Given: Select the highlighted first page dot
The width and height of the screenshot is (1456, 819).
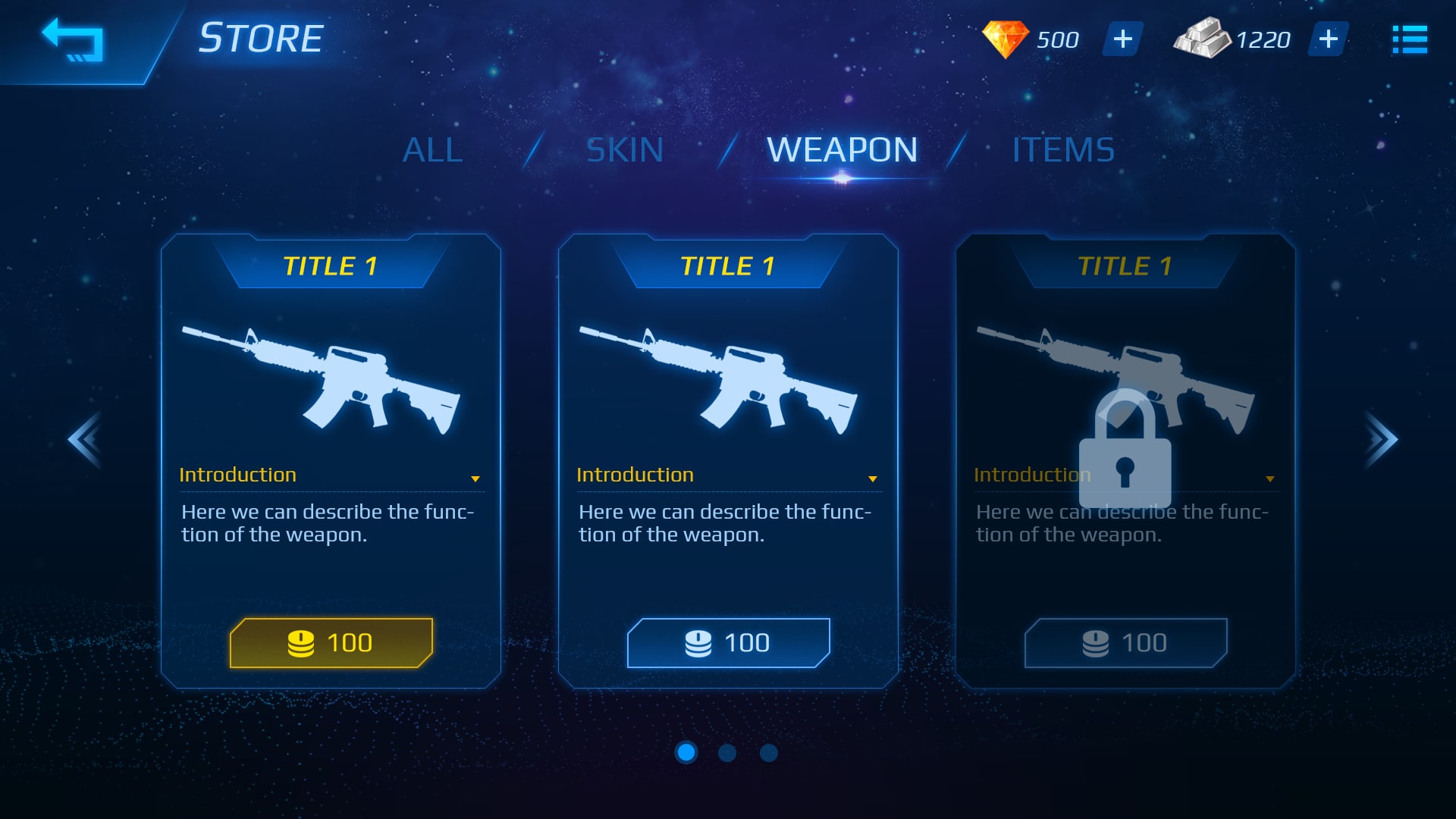Looking at the screenshot, I should tap(686, 752).
